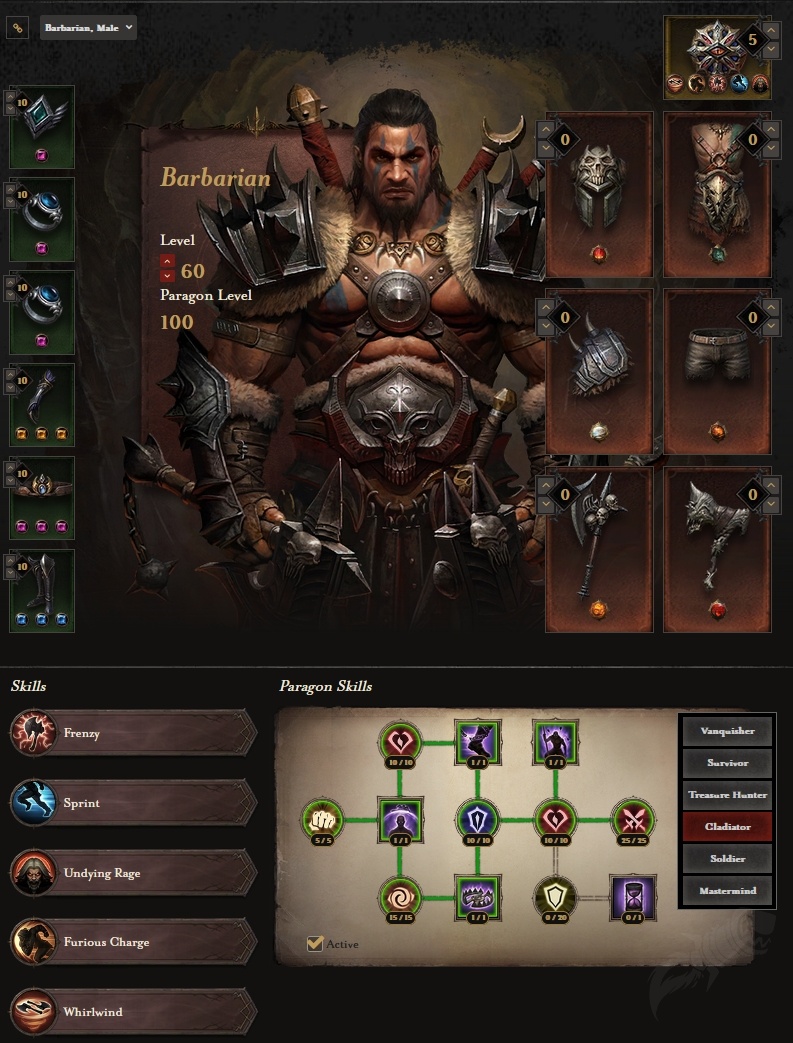
Task: Open the Barbarian, Male class dropdown
Action: tap(88, 28)
